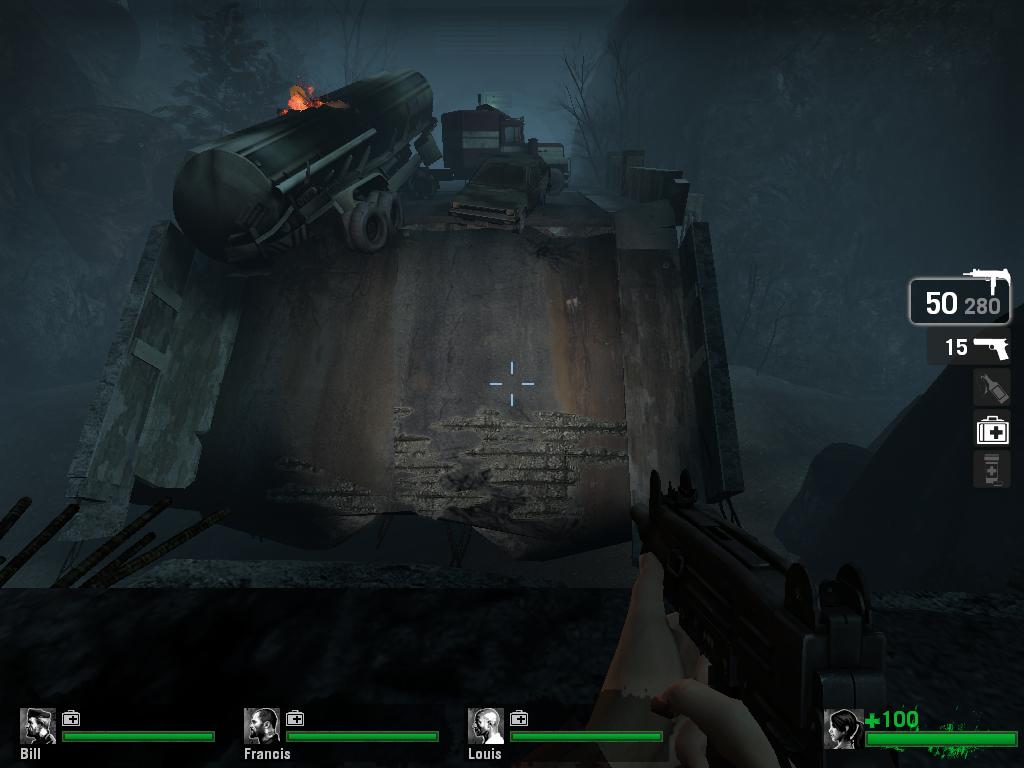Click your own character portrait
1024x768 pixels.
pyautogui.click(x=843, y=729)
